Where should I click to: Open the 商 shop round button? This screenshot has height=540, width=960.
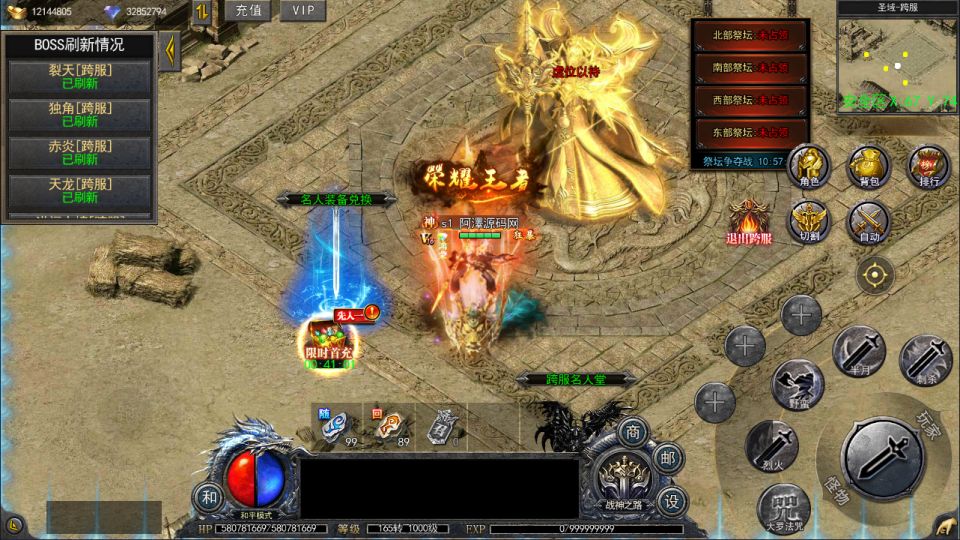pyautogui.click(x=631, y=433)
